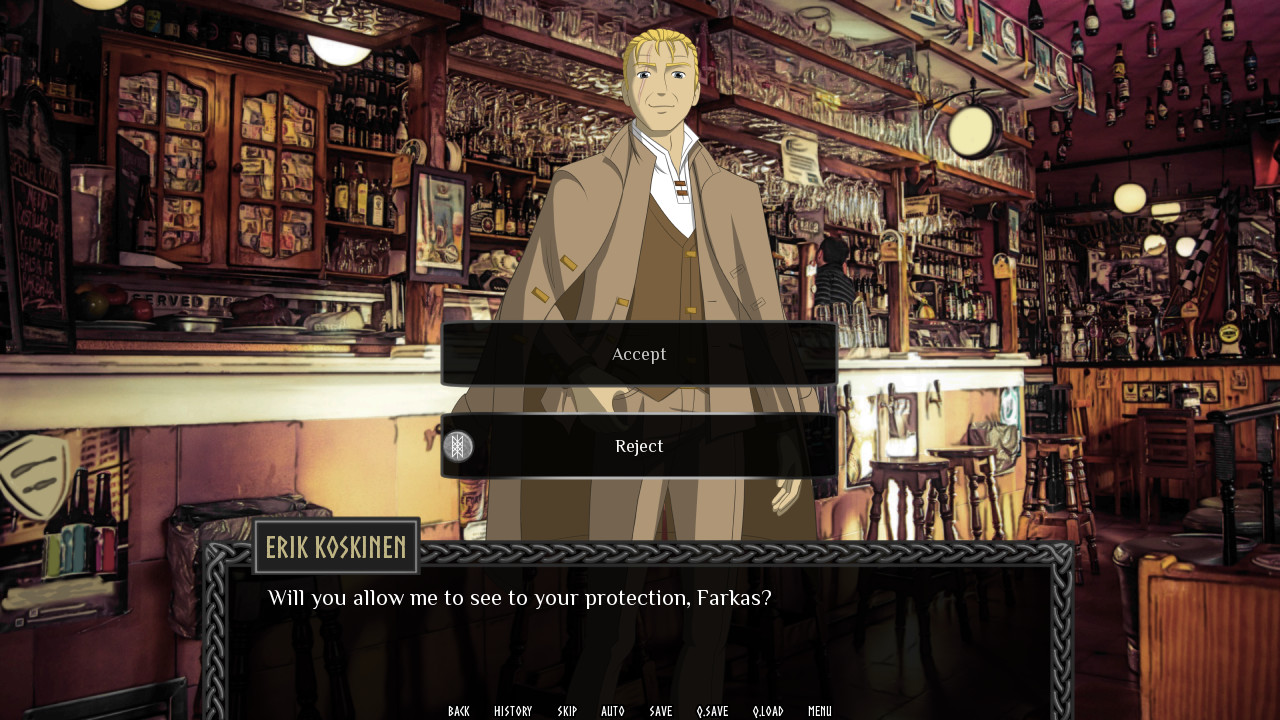
Task: Choose the Reject dialogue option
Action: [x=639, y=446]
